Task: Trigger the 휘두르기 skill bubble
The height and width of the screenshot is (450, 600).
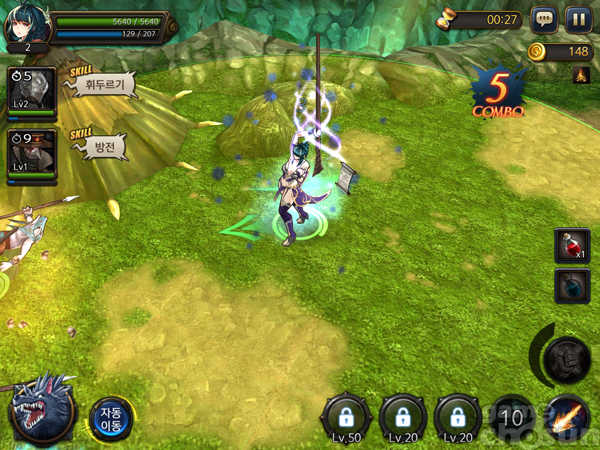Action: pyautogui.click(x=105, y=85)
